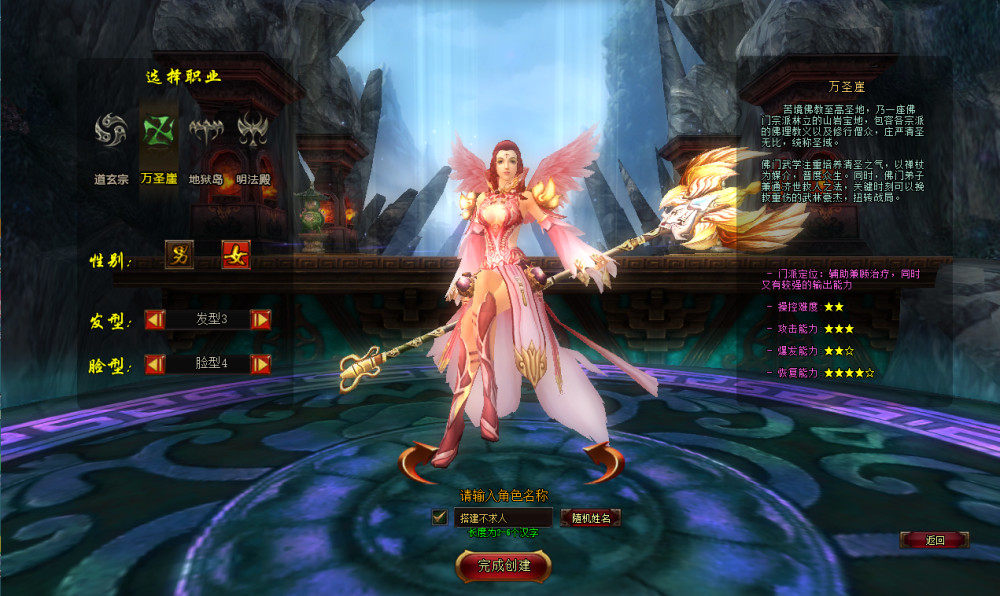Switch to the previous face type
The height and width of the screenshot is (596, 1000).
pos(155,364)
